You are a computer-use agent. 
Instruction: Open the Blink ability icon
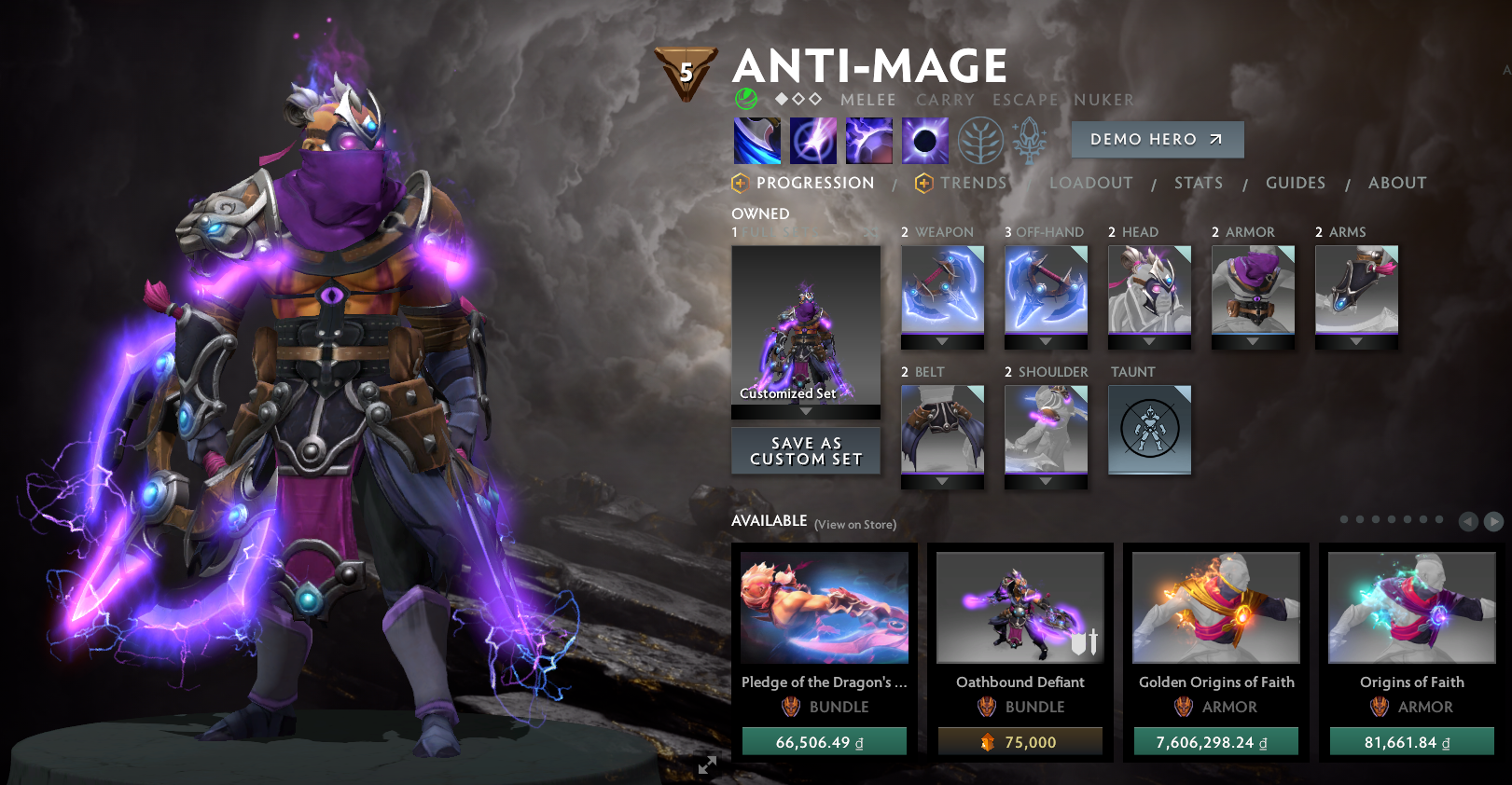[812, 140]
